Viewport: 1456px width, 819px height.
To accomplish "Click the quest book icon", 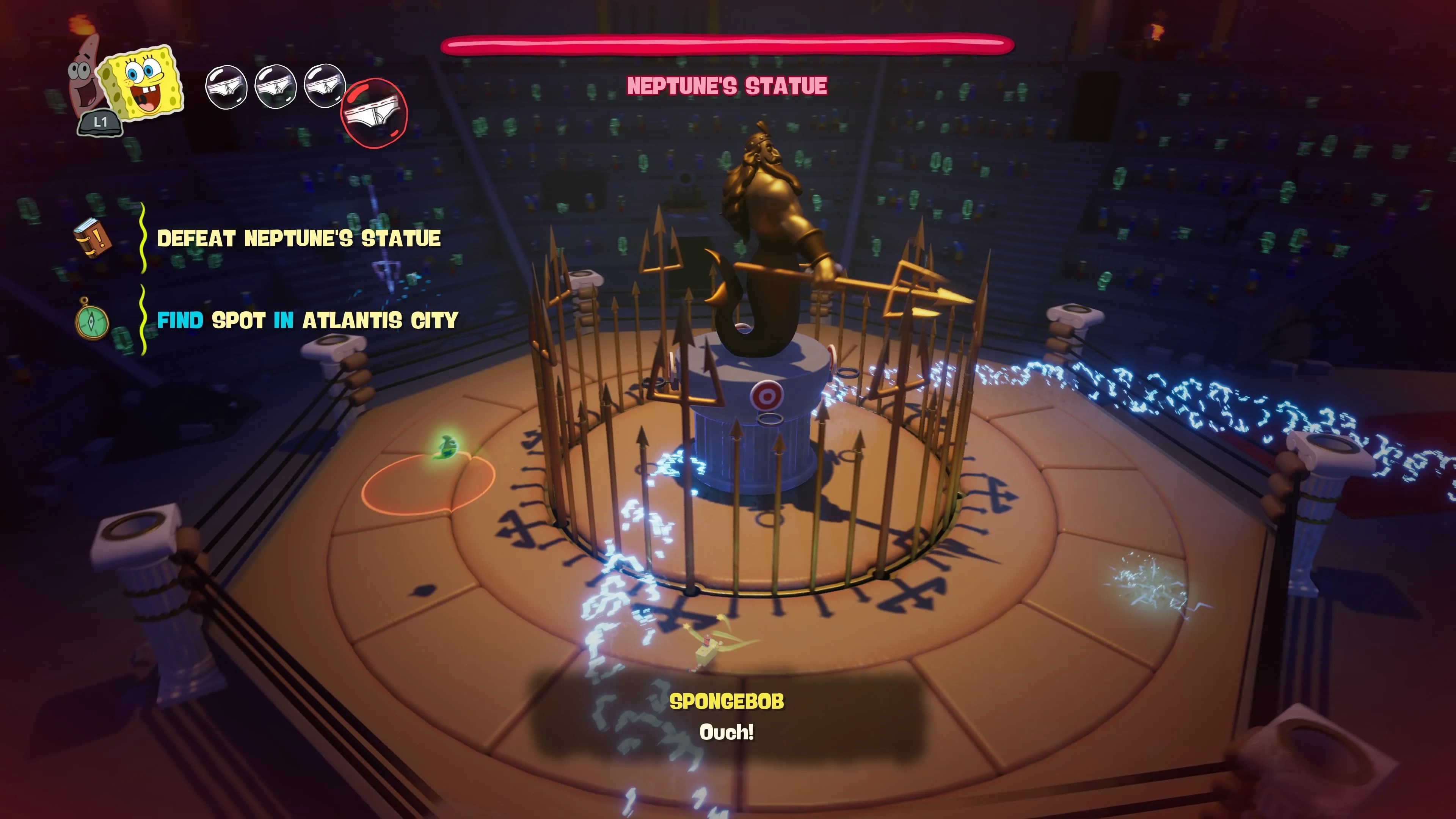I will click(92, 238).
